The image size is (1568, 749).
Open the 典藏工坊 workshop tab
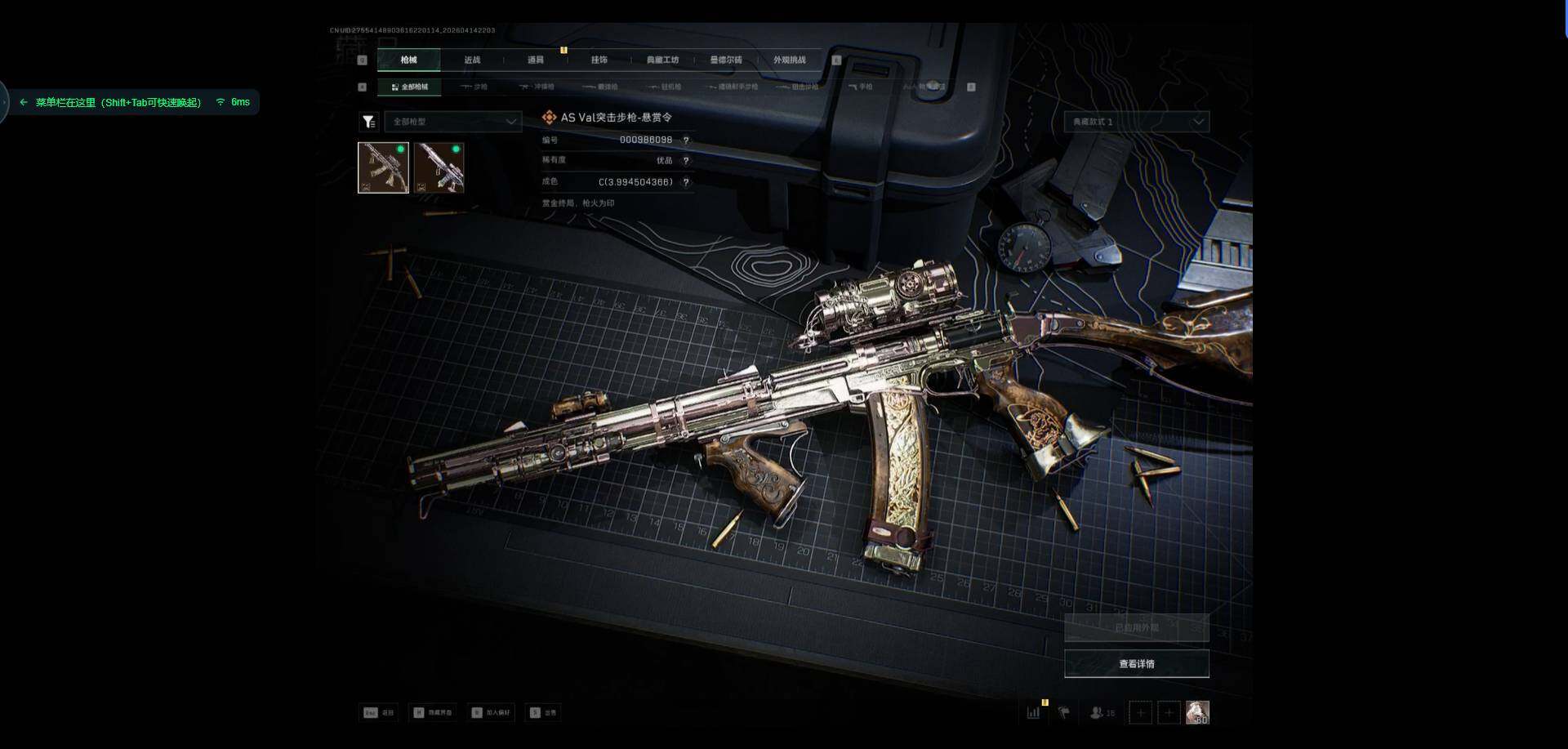click(662, 60)
